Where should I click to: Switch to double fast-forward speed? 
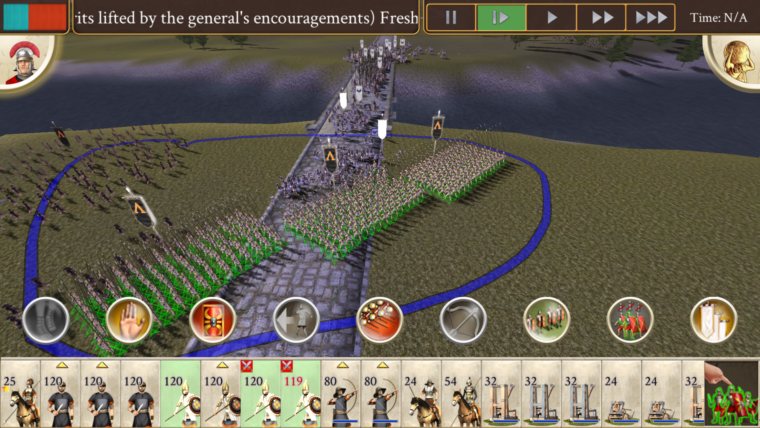601,17
